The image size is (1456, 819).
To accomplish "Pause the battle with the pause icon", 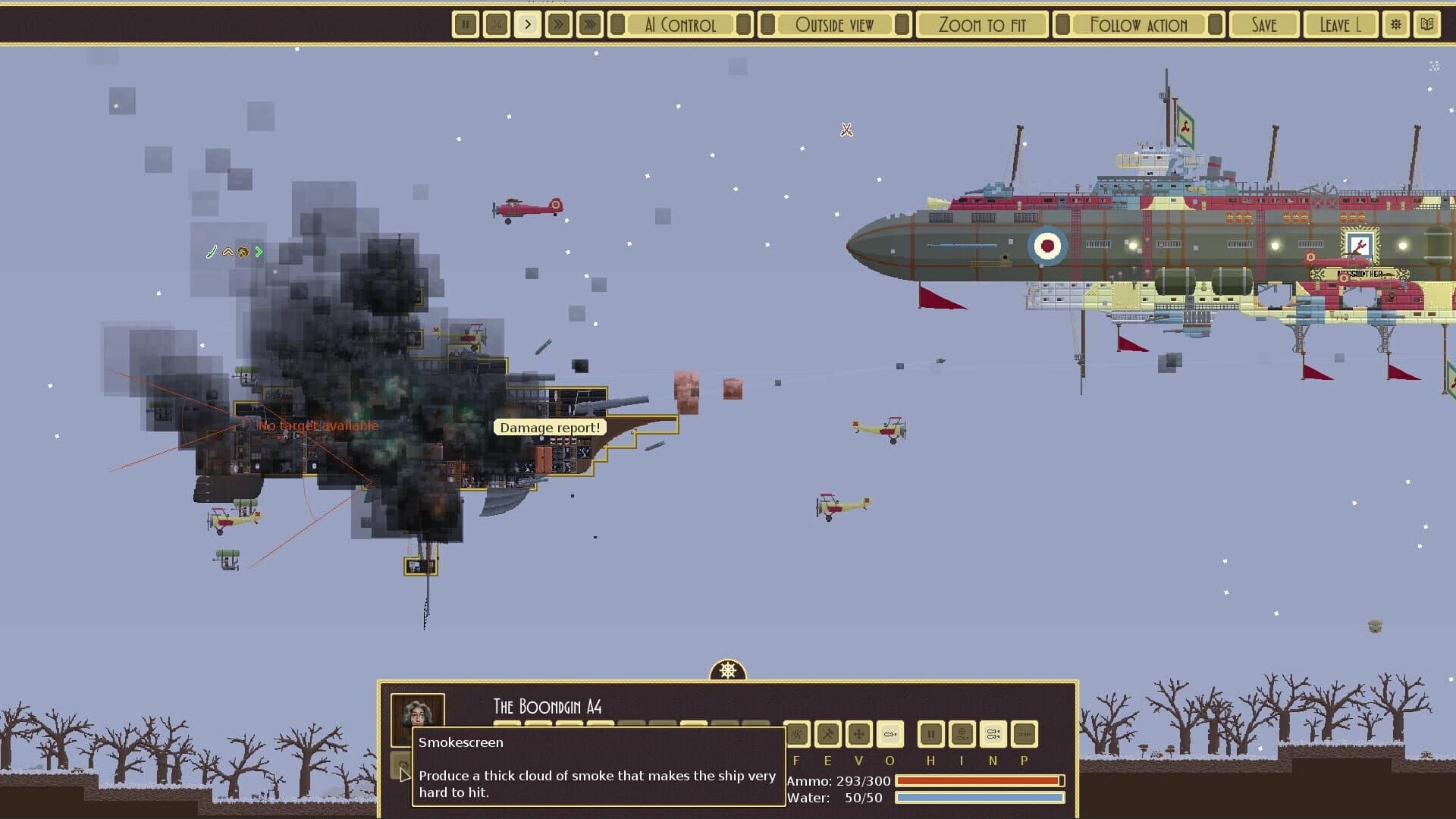I will (465, 24).
